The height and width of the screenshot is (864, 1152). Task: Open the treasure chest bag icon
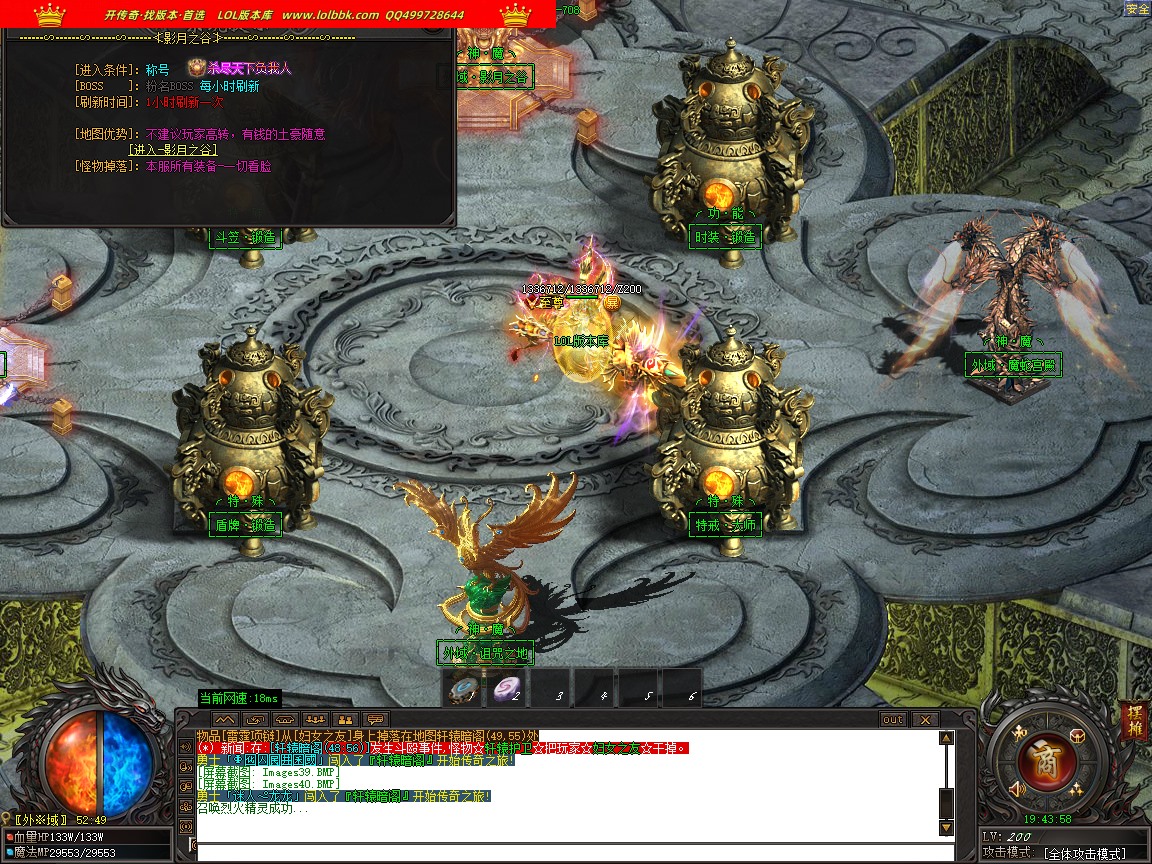pos(1076,735)
